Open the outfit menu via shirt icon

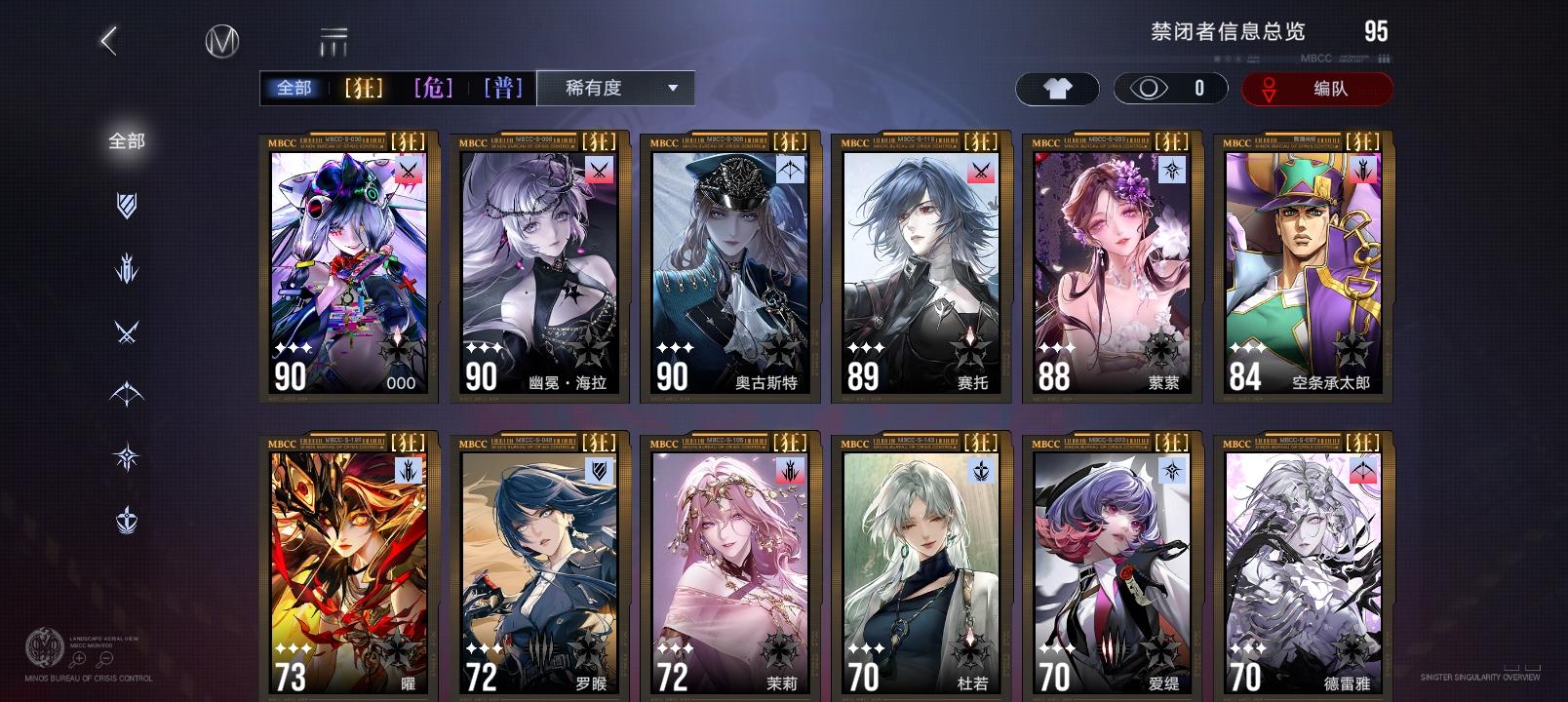[x=1057, y=89]
